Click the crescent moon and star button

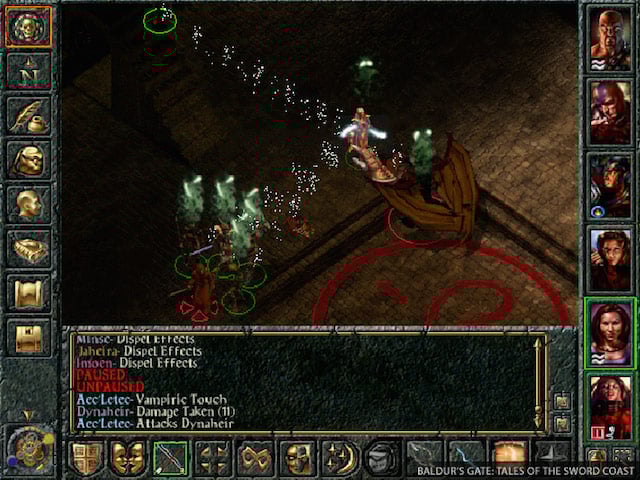click(340, 458)
